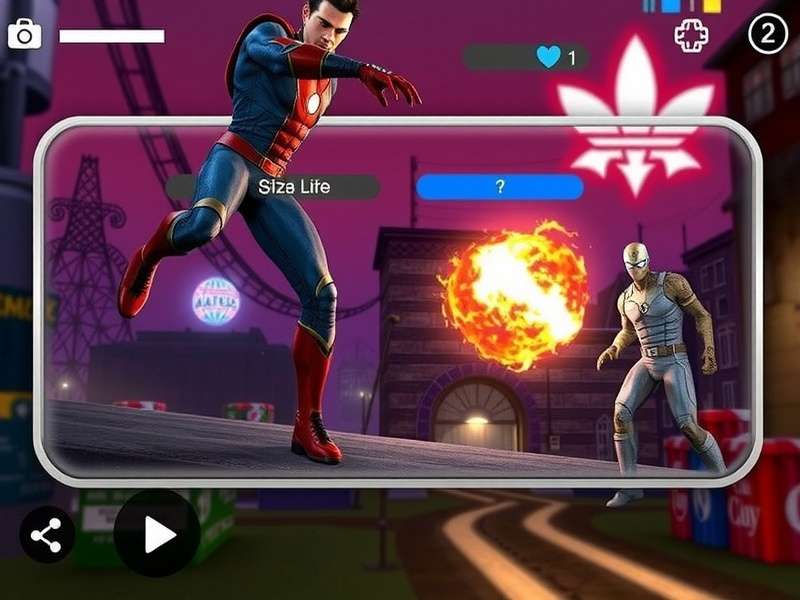This screenshot has width=800, height=600.
Task: Tap the blue heart counter pill
Action: (x=525, y=57)
